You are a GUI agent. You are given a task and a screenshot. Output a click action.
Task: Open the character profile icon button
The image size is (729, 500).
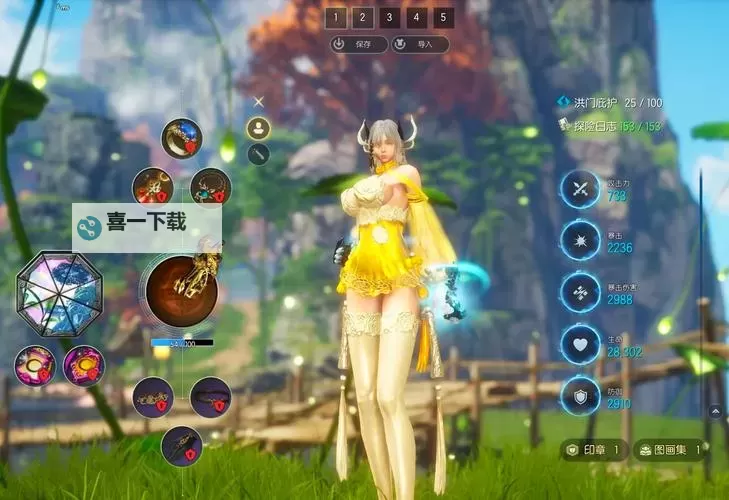point(259,128)
